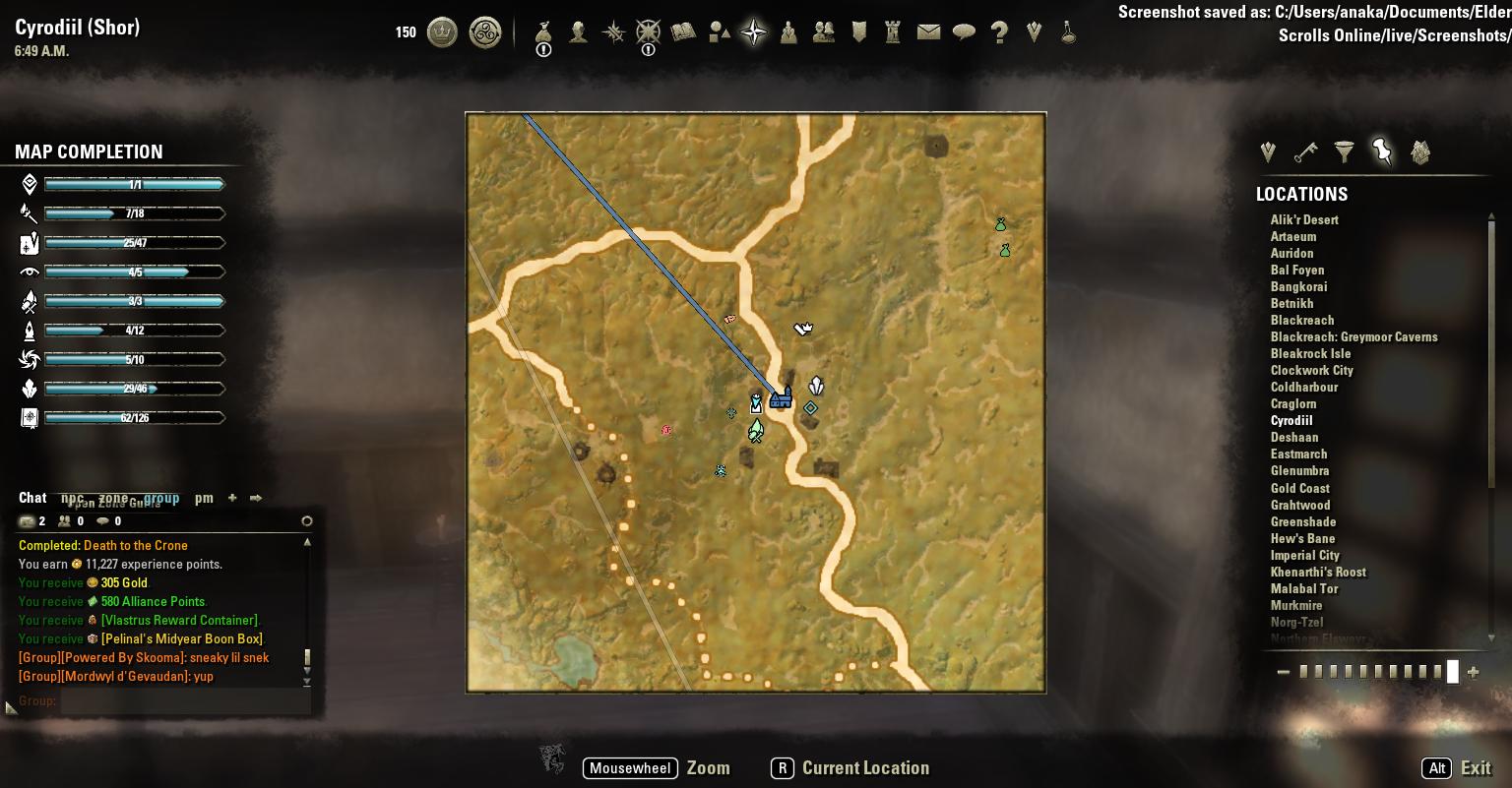Open your in-game Mail
Screen dimensions: 1512x788
pyautogui.click(x=928, y=32)
